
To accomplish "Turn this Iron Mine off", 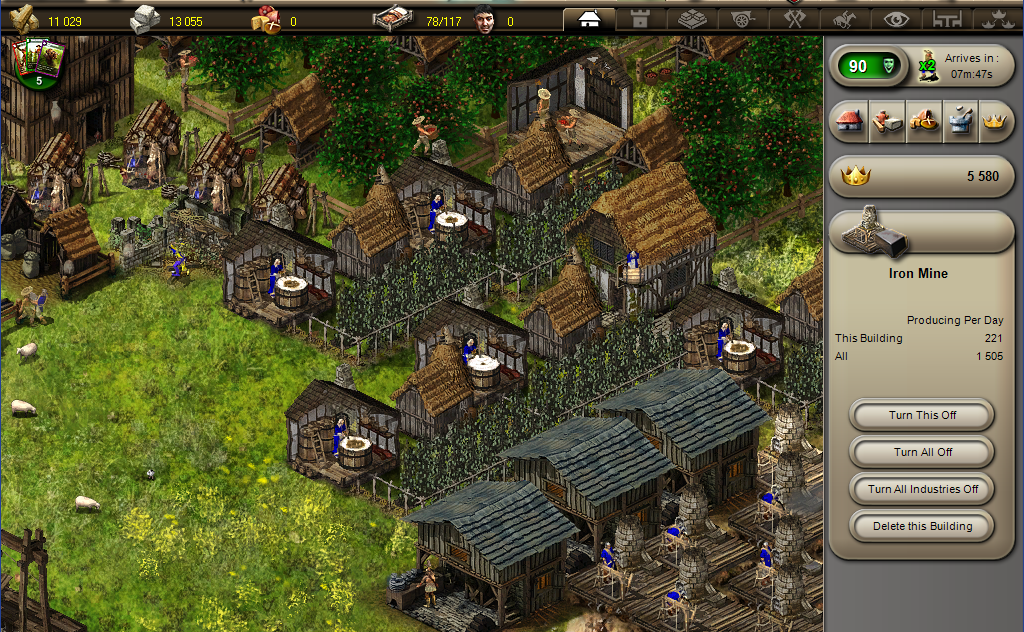I will click(x=921, y=415).
